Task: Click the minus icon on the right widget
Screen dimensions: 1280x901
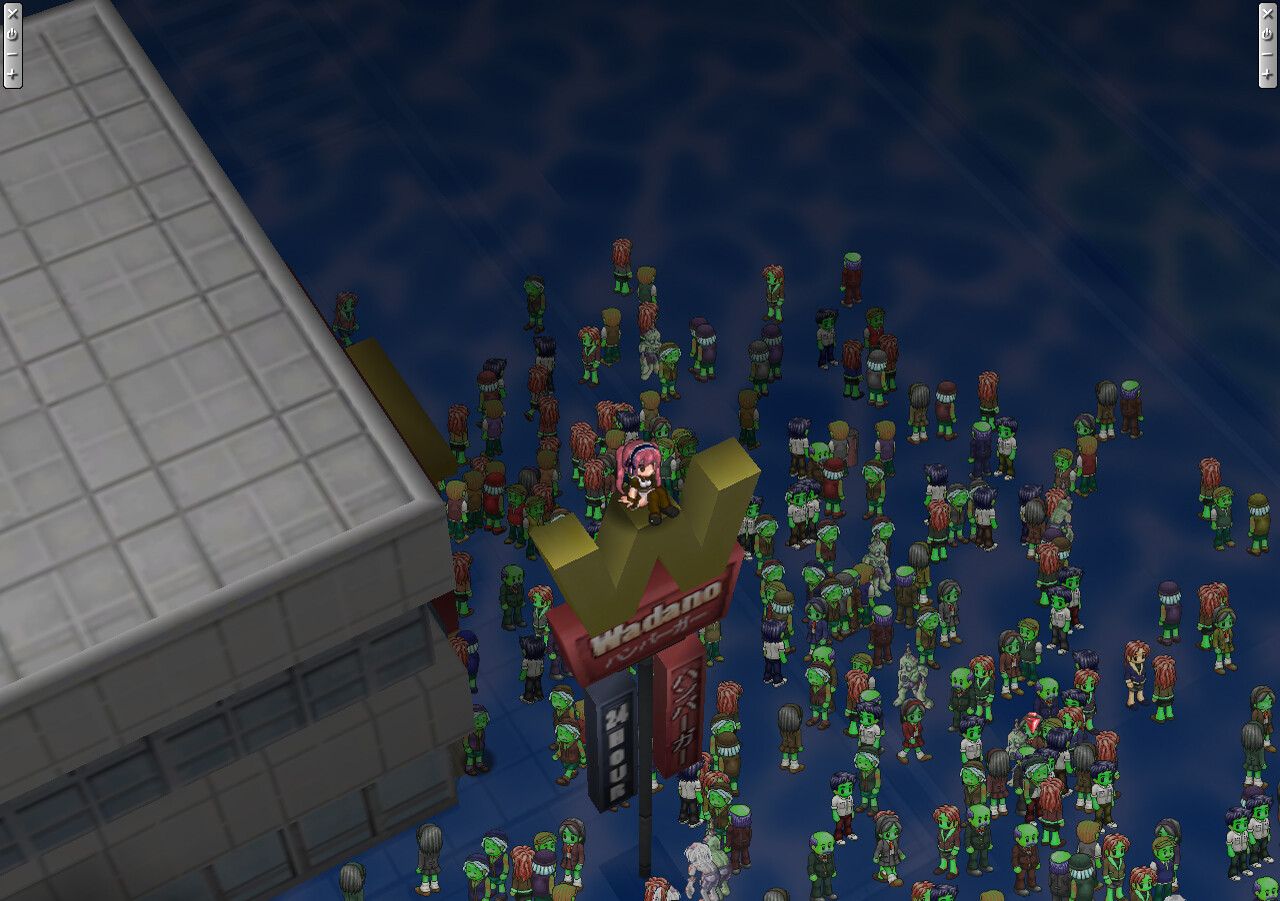Action: pos(1267,54)
